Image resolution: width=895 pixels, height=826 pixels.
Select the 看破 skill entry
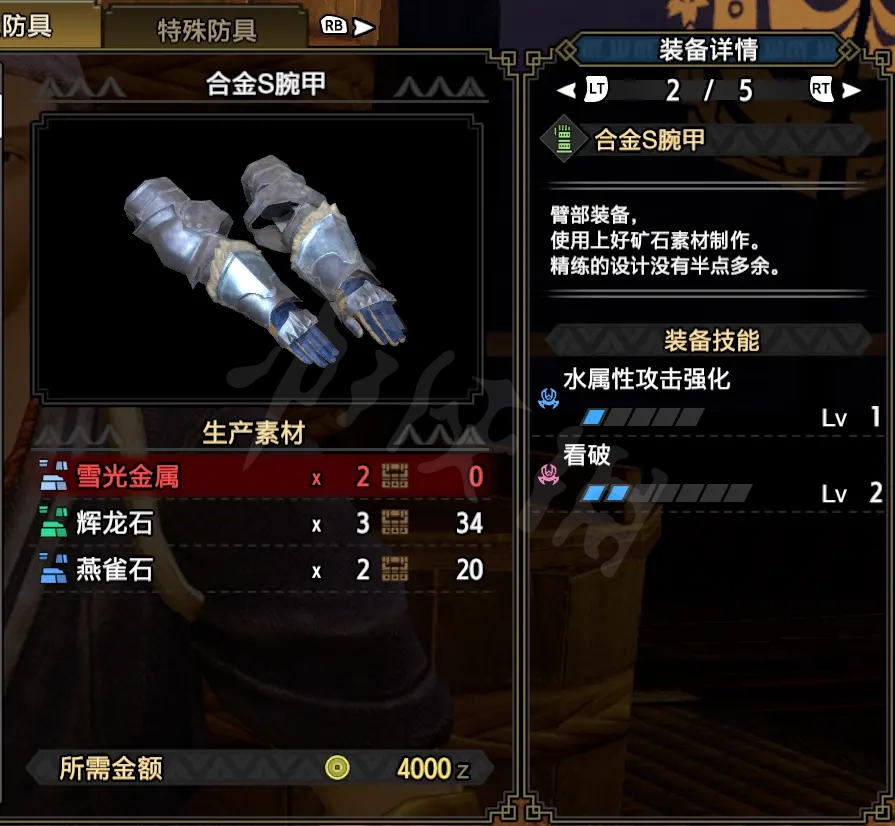pyautogui.click(x=712, y=474)
